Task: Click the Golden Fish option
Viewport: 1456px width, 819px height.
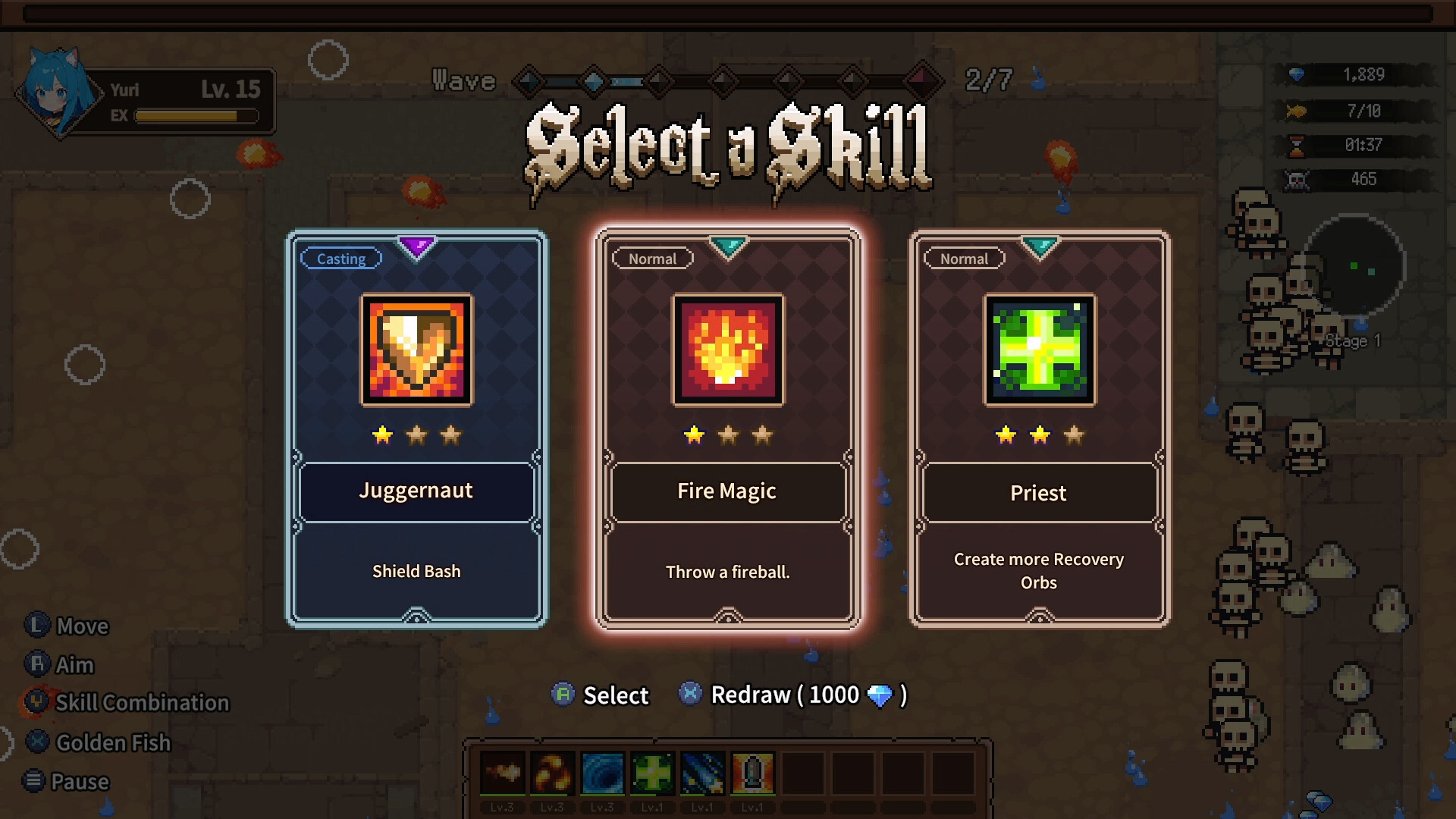Action: pyautogui.click(x=113, y=742)
